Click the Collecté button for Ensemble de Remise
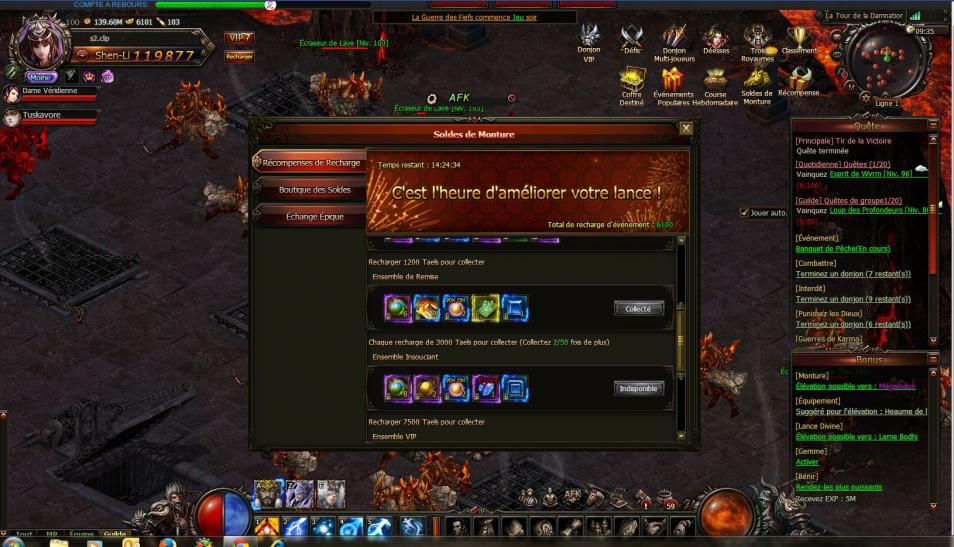 click(638, 309)
